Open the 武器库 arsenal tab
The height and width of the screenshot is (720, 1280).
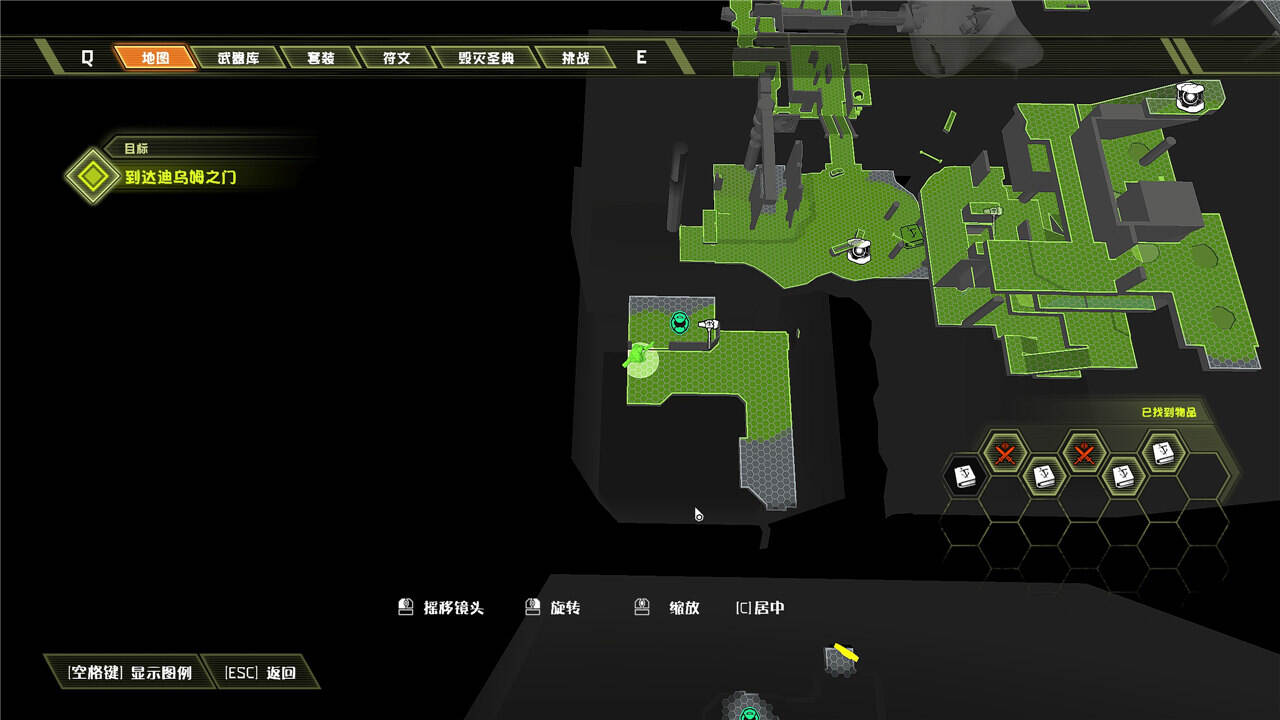pos(238,58)
